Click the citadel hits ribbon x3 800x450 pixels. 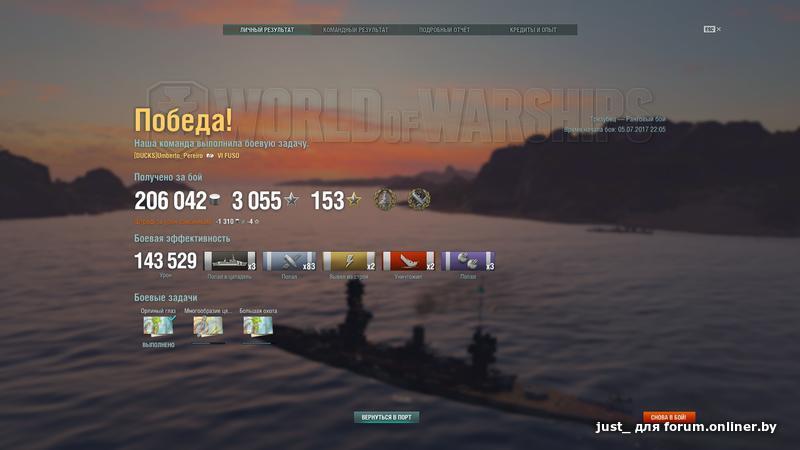(x=230, y=261)
